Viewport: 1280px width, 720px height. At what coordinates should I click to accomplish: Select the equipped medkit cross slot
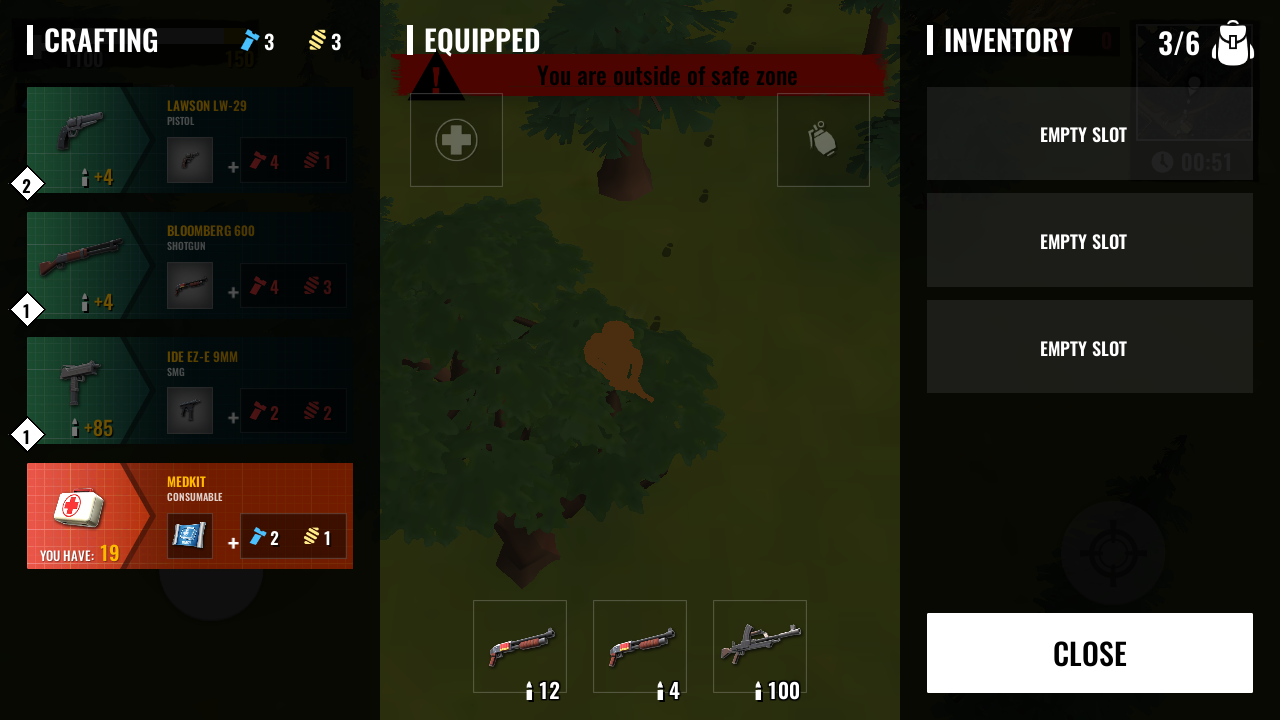tap(456, 140)
